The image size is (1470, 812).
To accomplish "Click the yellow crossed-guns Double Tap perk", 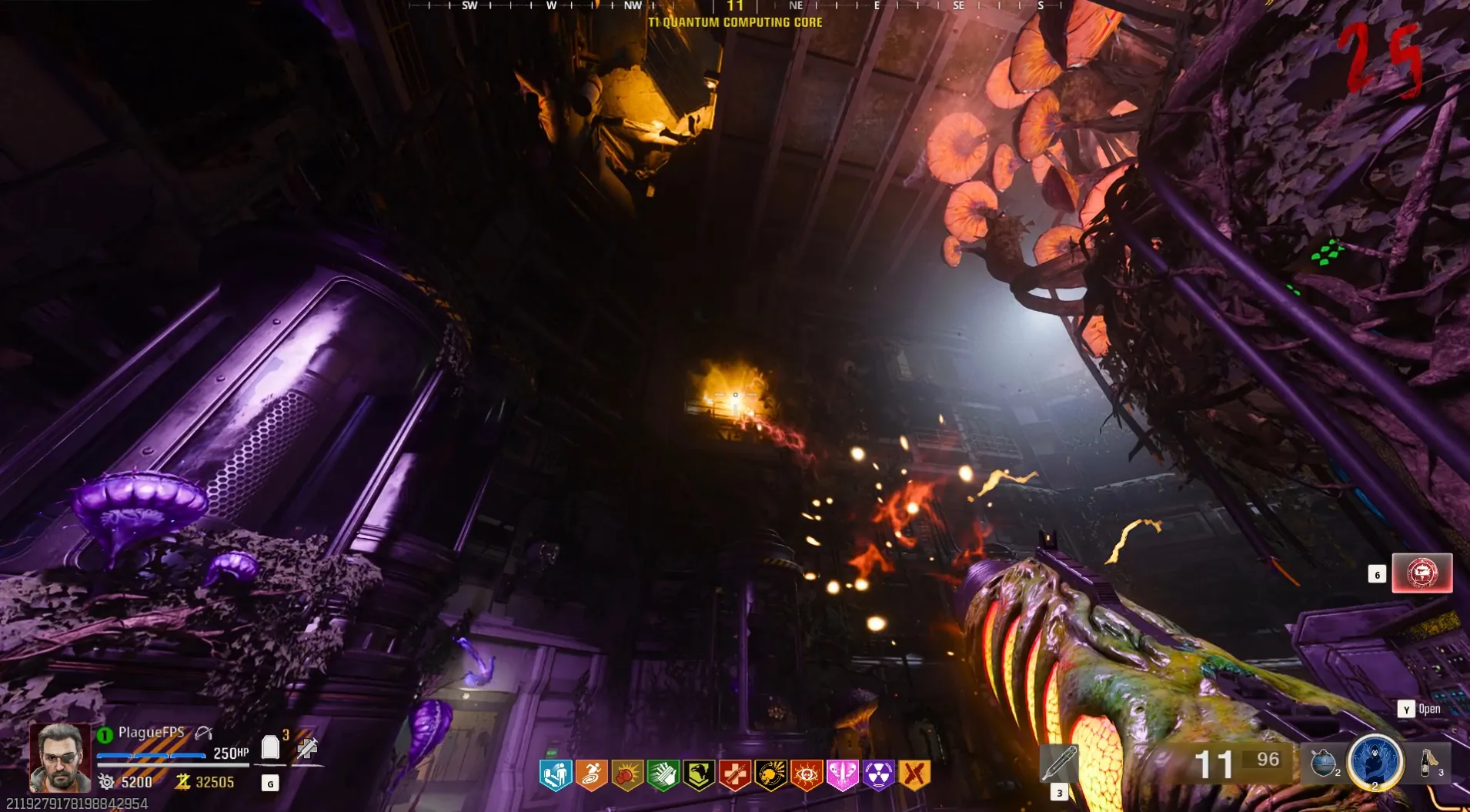I will tap(914, 775).
